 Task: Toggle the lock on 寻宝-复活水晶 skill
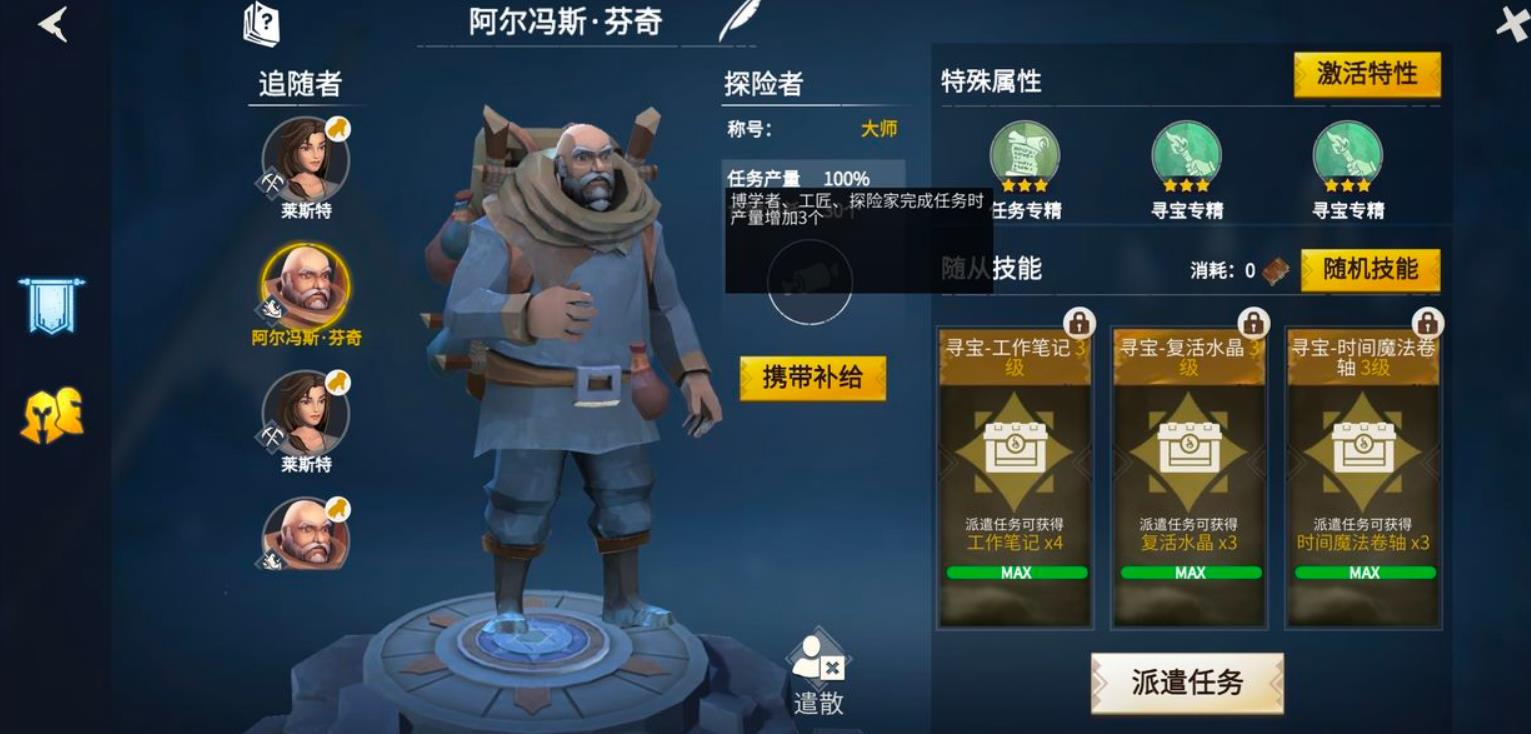(1256, 324)
